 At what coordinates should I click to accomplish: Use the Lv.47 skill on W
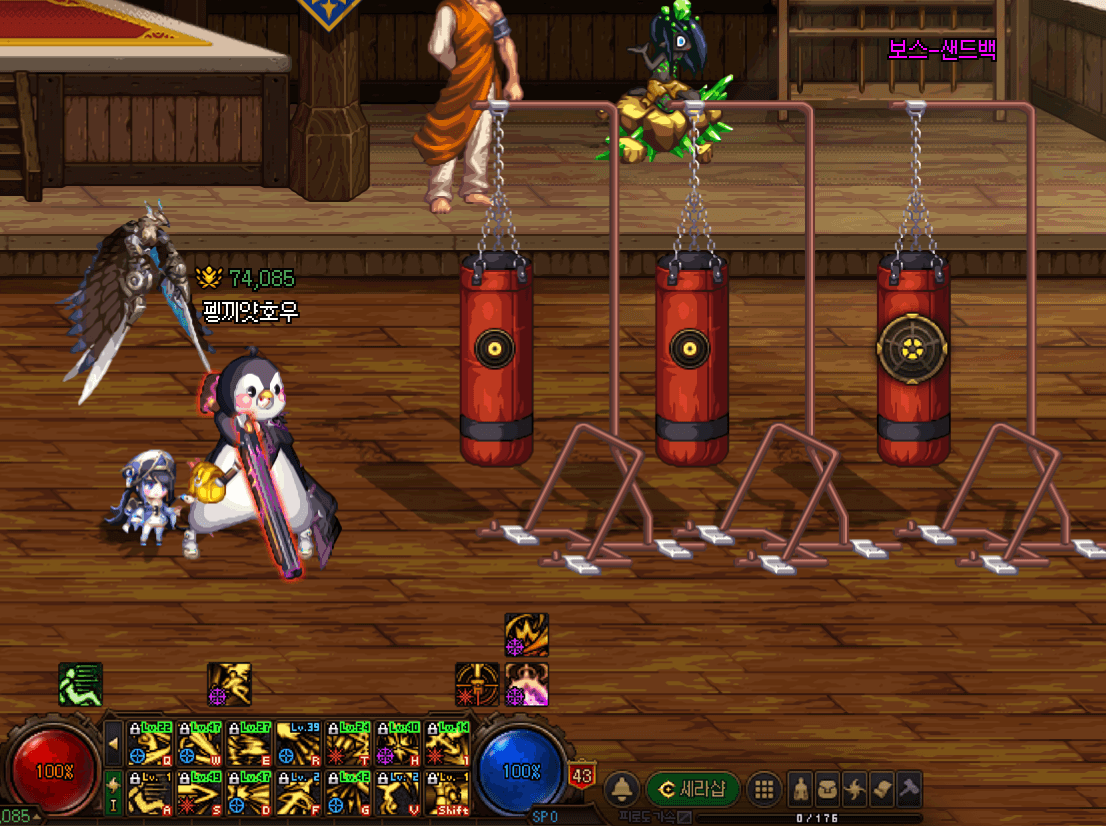click(x=199, y=743)
